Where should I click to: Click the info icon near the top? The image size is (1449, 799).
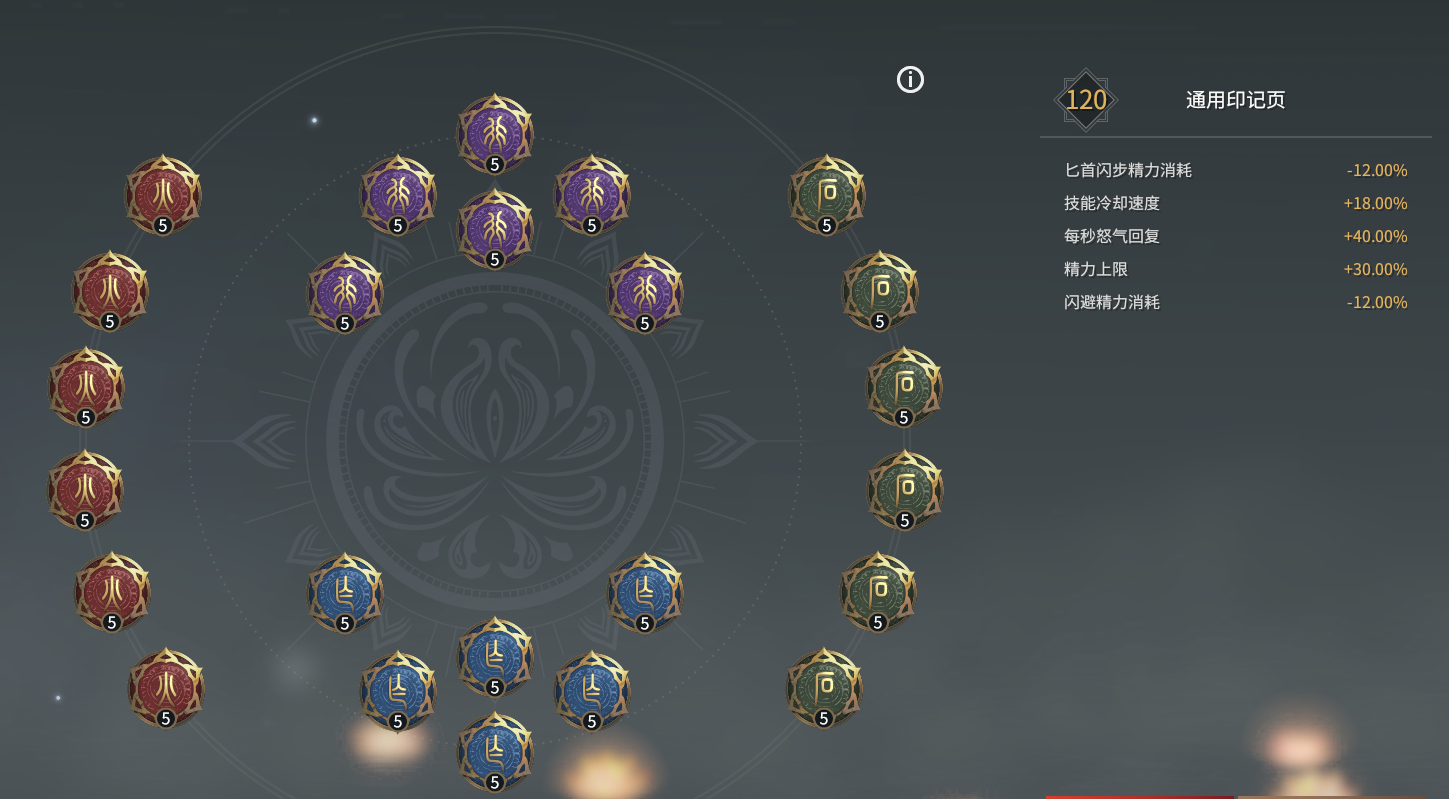click(909, 80)
